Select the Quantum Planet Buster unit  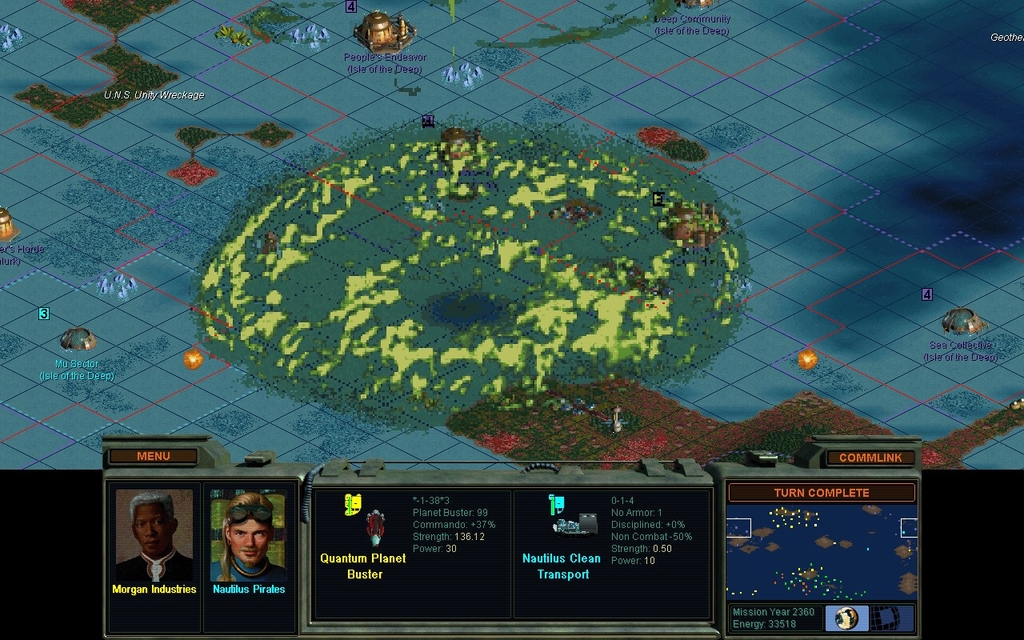(375, 527)
